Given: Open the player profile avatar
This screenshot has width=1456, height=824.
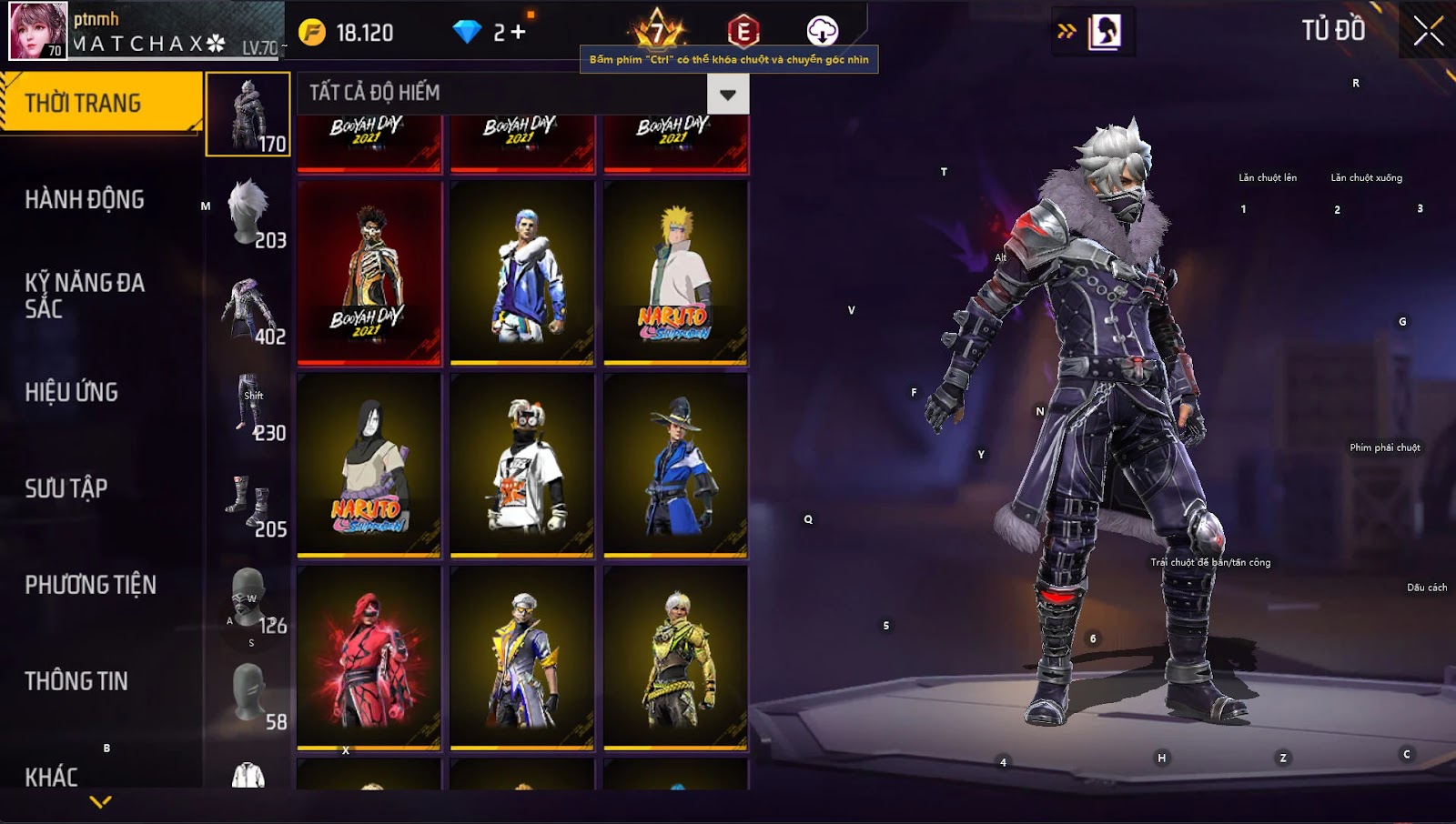Looking at the screenshot, I should tap(38, 31).
